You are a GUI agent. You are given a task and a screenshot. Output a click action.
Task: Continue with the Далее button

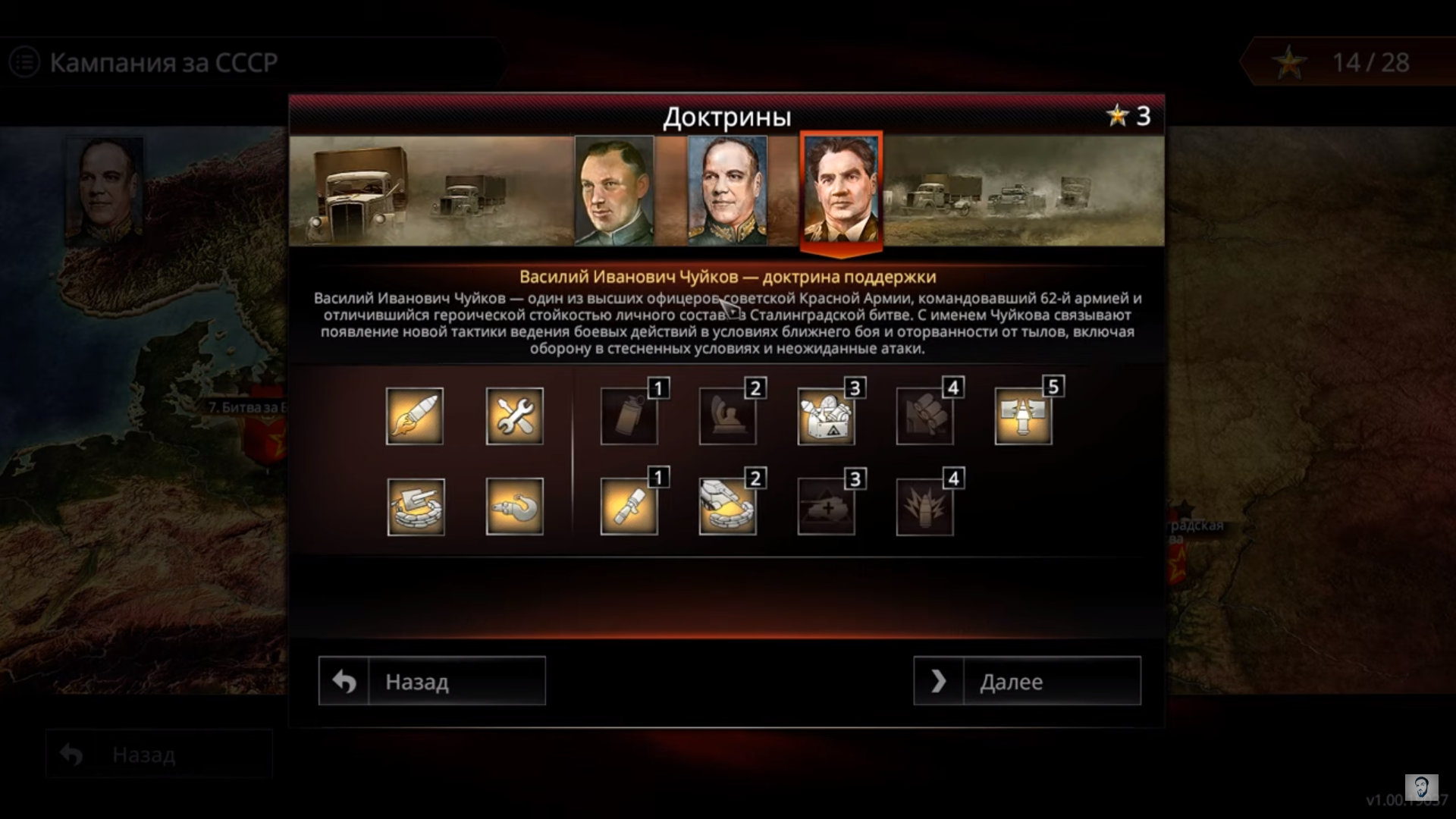click(x=1027, y=681)
